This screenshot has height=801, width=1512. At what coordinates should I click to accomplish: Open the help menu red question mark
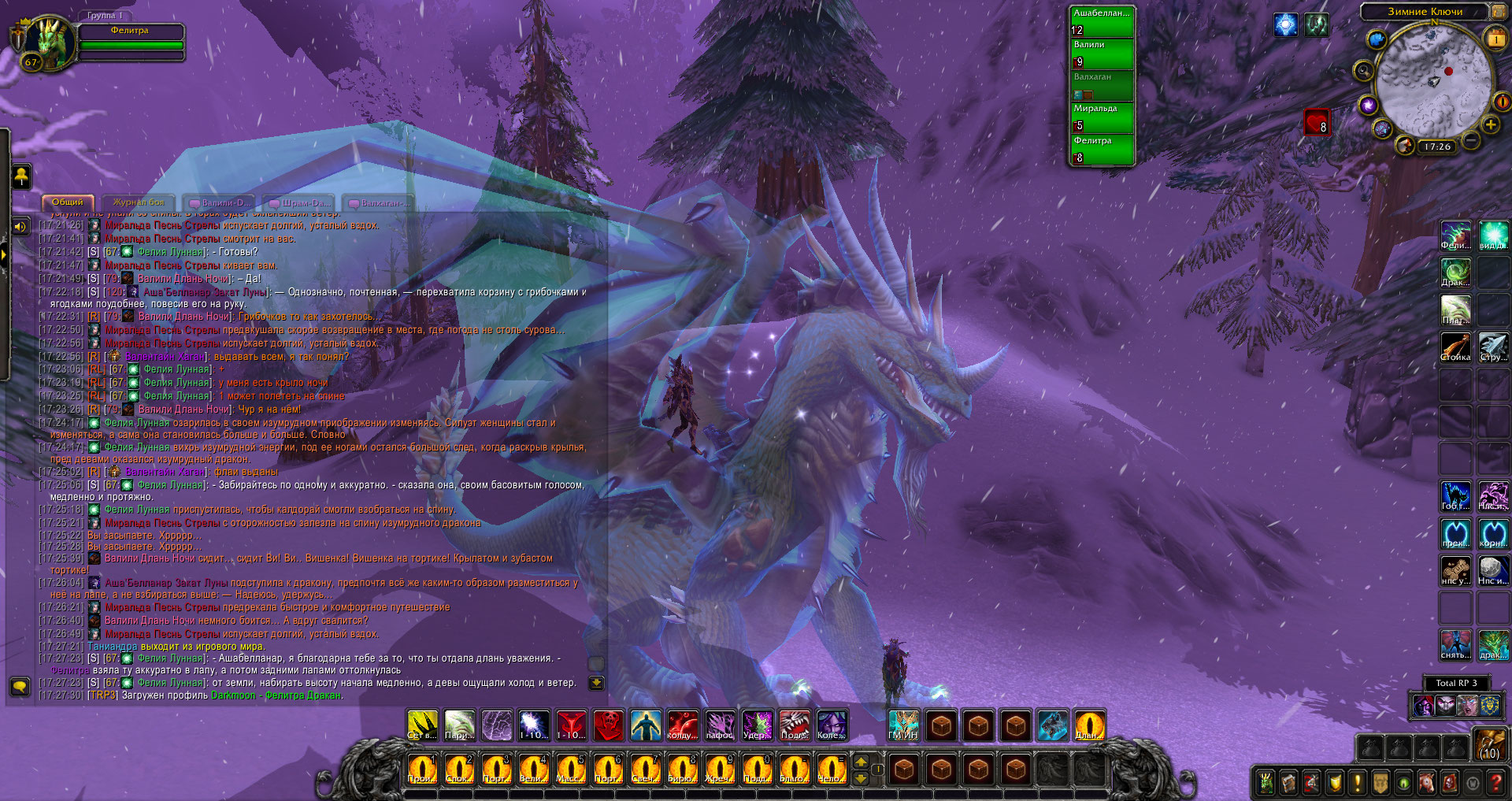point(1495,782)
